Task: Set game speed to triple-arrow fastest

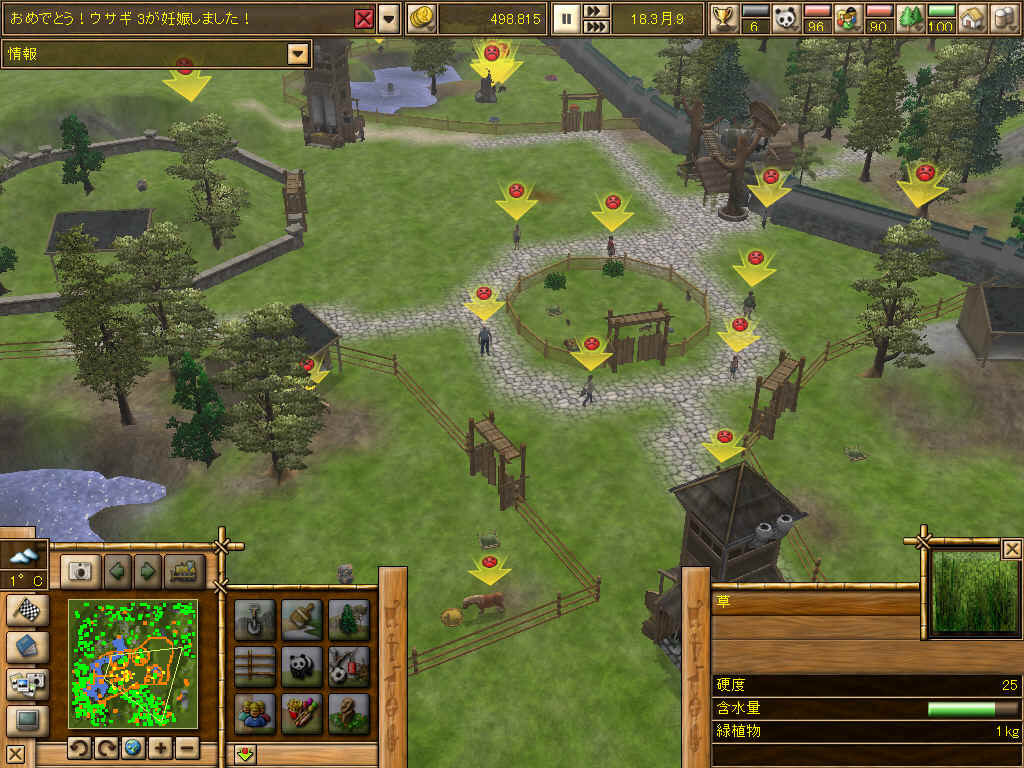Action: click(596, 25)
